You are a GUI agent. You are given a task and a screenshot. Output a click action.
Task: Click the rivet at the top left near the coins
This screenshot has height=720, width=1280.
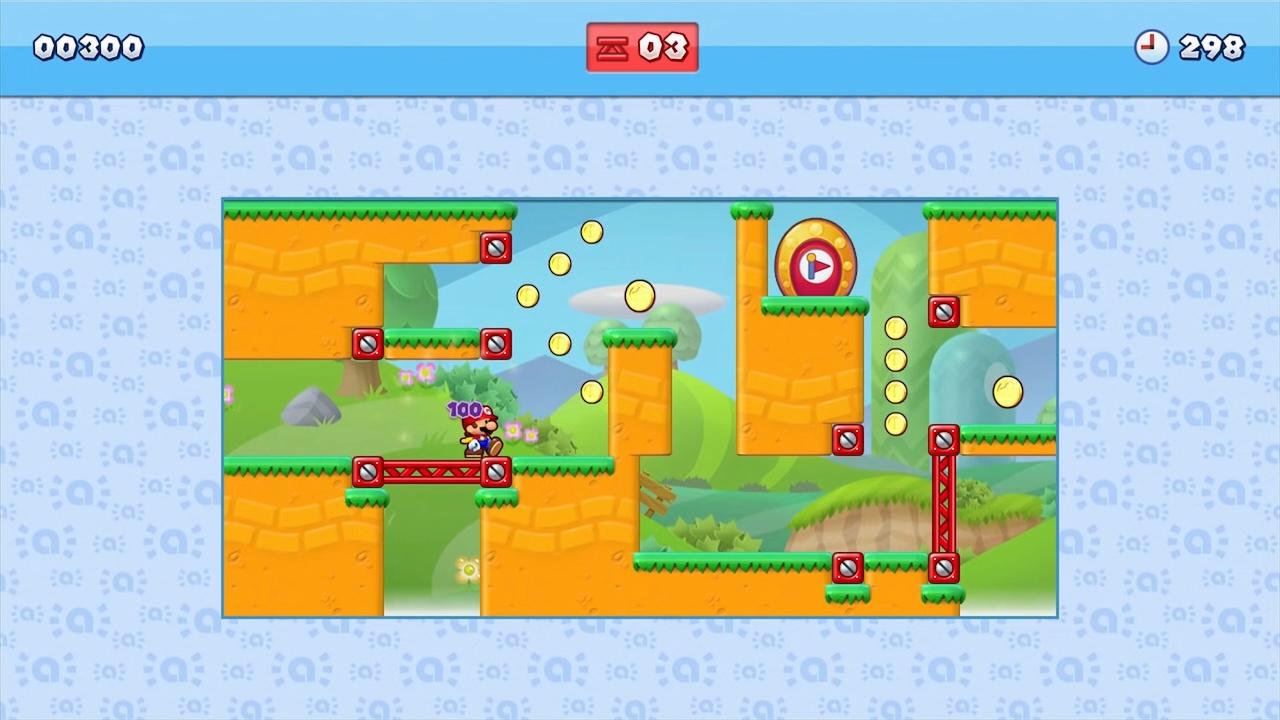(x=496, y=248)
